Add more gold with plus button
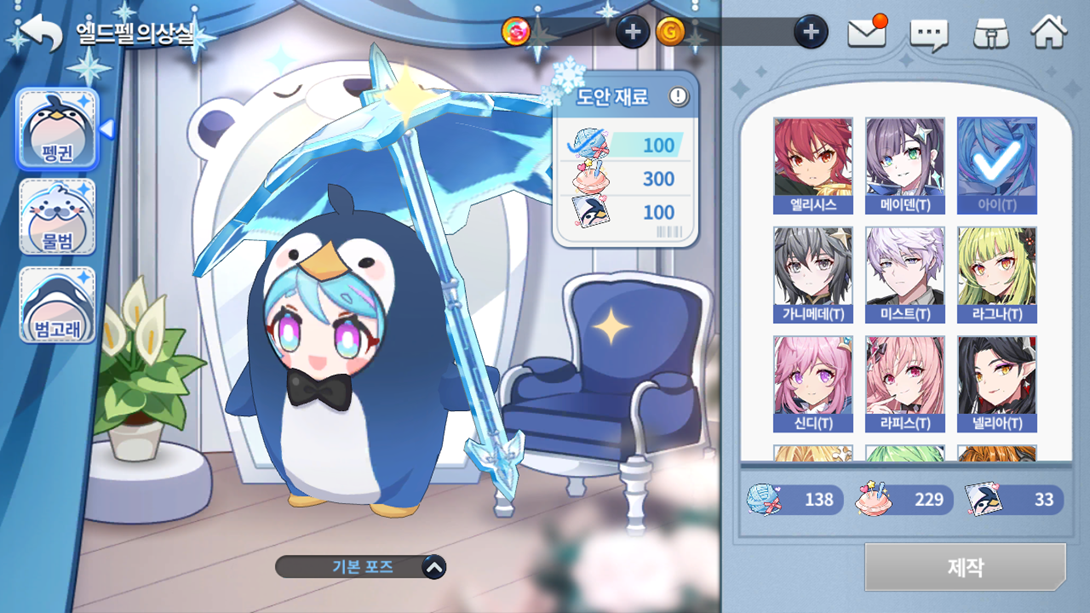Viewport: 1090px width, 613px height. [x=811, y=32]
